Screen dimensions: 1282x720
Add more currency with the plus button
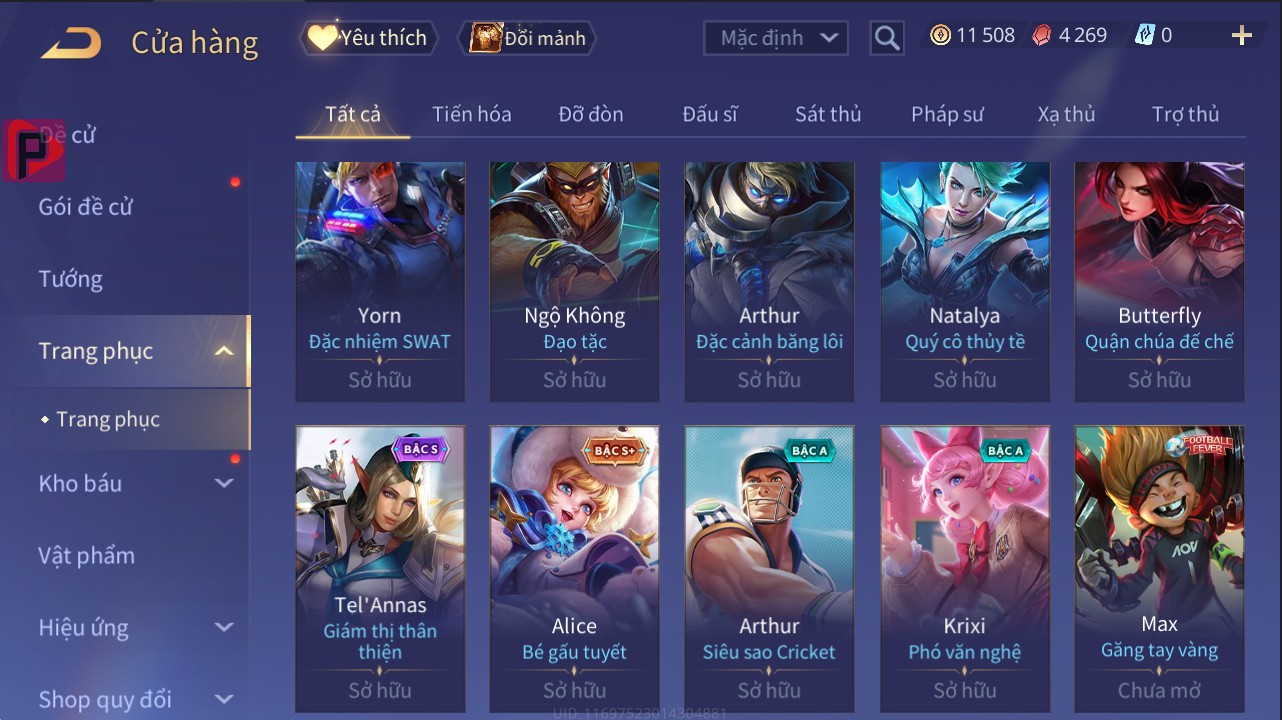tap(1241, 36)
